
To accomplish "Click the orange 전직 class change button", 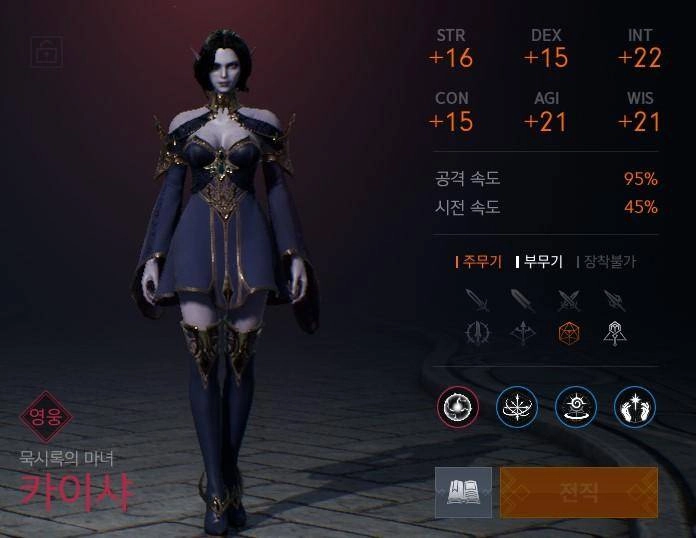I will coord(579,492).
